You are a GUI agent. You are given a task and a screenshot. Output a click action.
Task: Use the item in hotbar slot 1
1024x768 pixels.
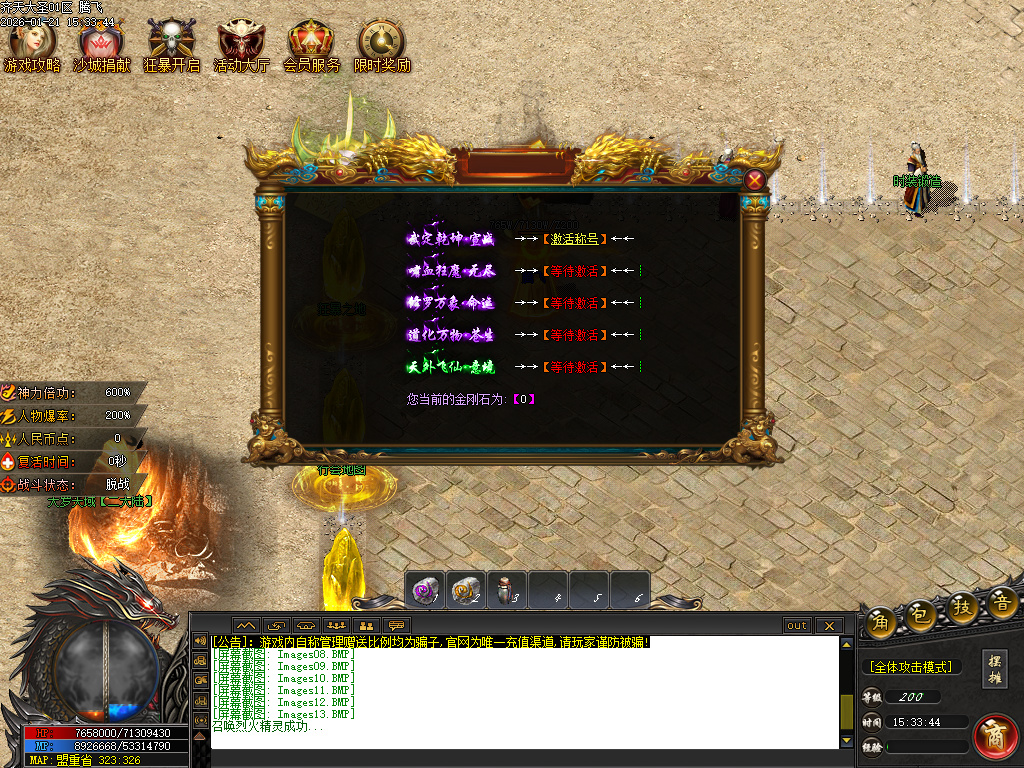pos(425,591)
